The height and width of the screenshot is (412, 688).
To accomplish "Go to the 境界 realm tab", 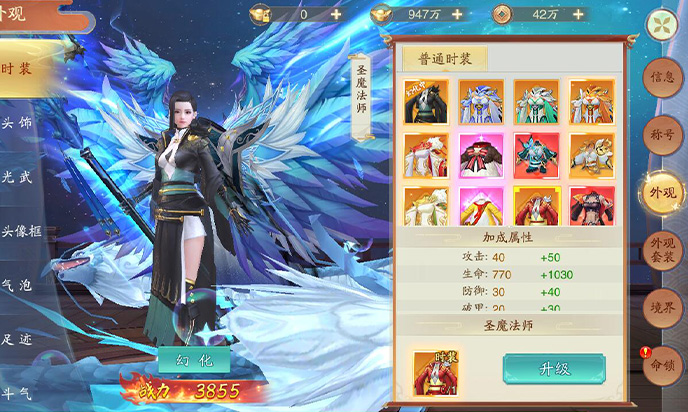I will [x=662, y=308].
